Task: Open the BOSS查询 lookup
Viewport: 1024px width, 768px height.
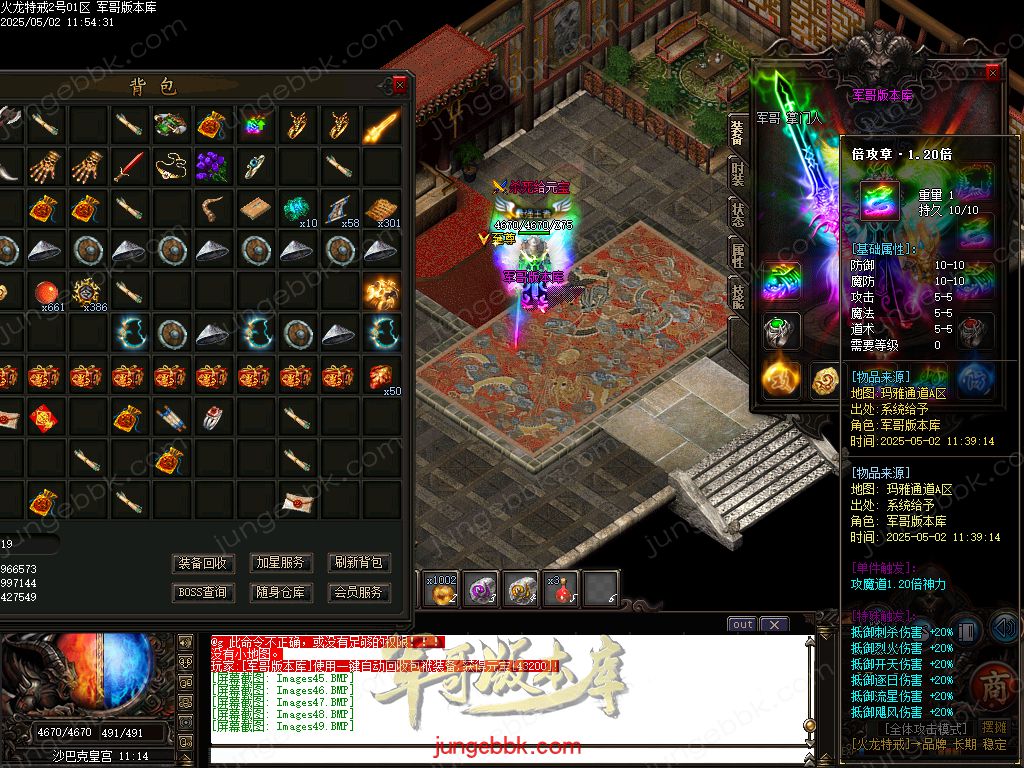Action: (x=203, y=592)
